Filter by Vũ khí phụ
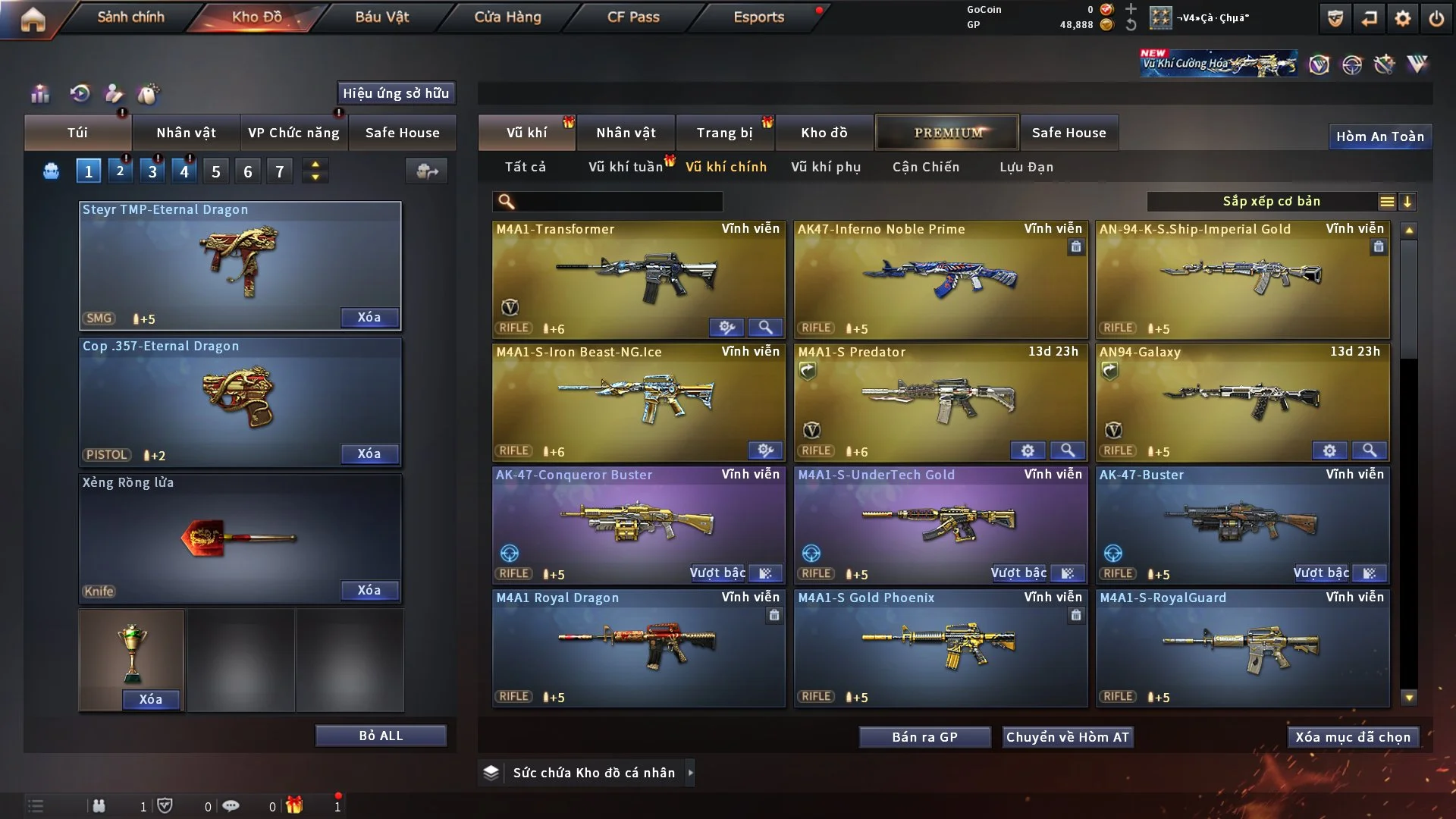The width and height of the screenshot is (1456, 819). point(826,167)
